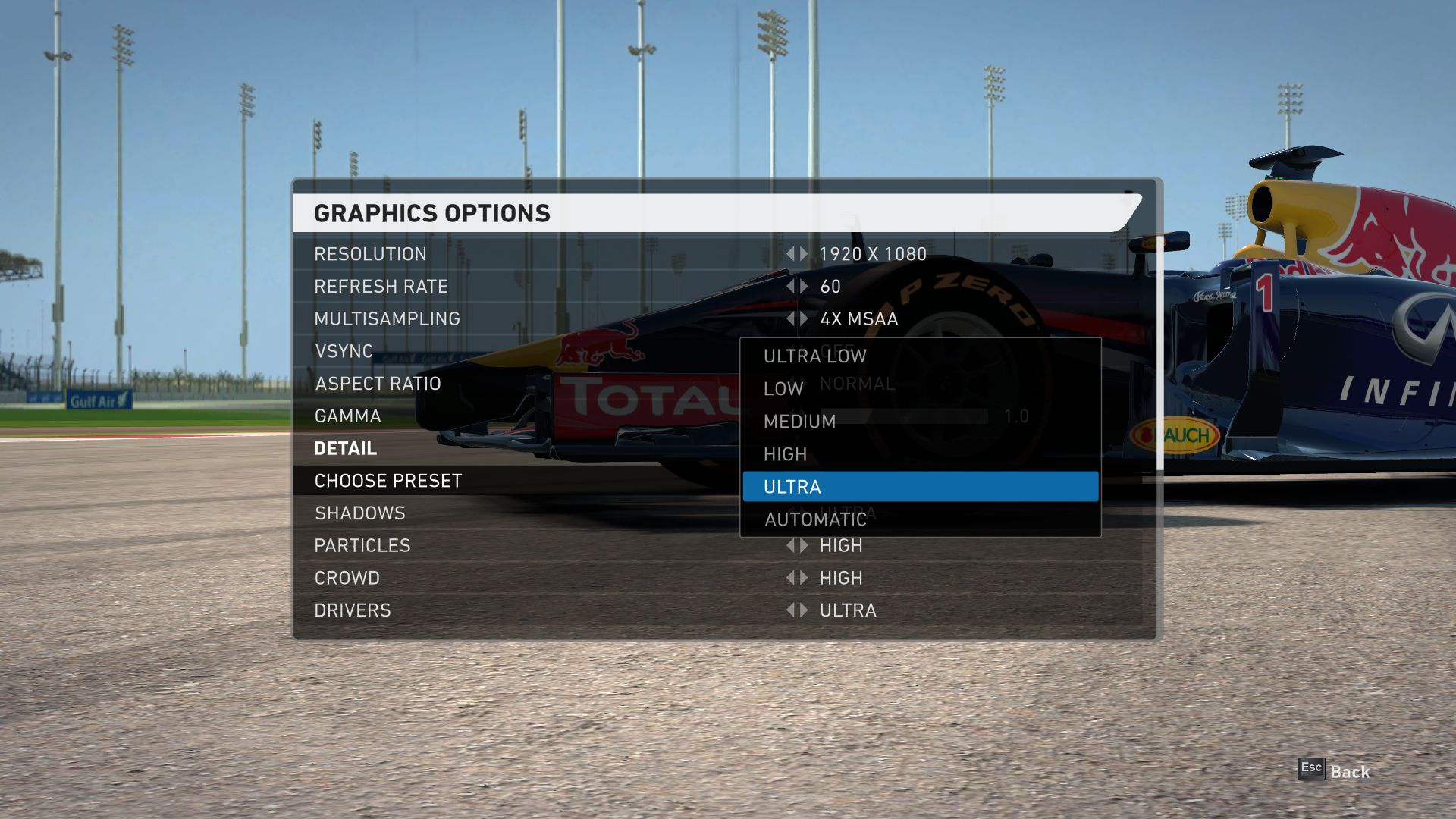
Task: Click the Multisampling option row
Action: 387,319
